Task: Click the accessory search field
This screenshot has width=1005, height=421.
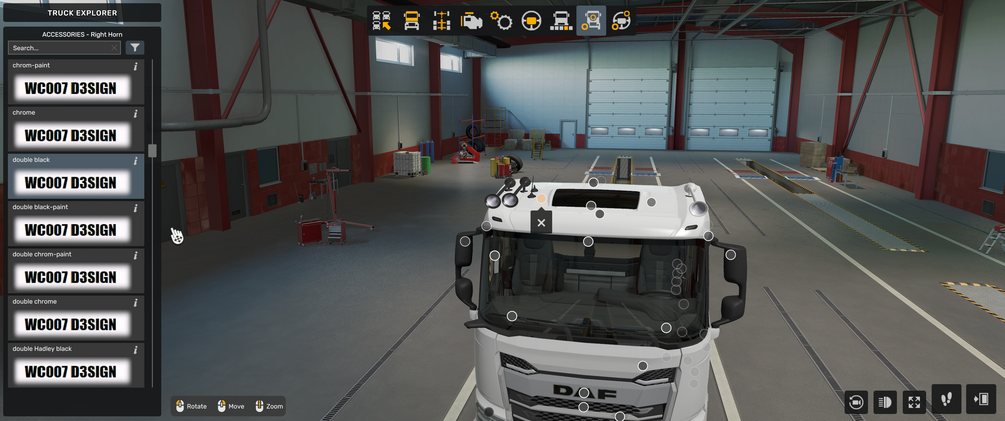Action: [x=60, y=47]
